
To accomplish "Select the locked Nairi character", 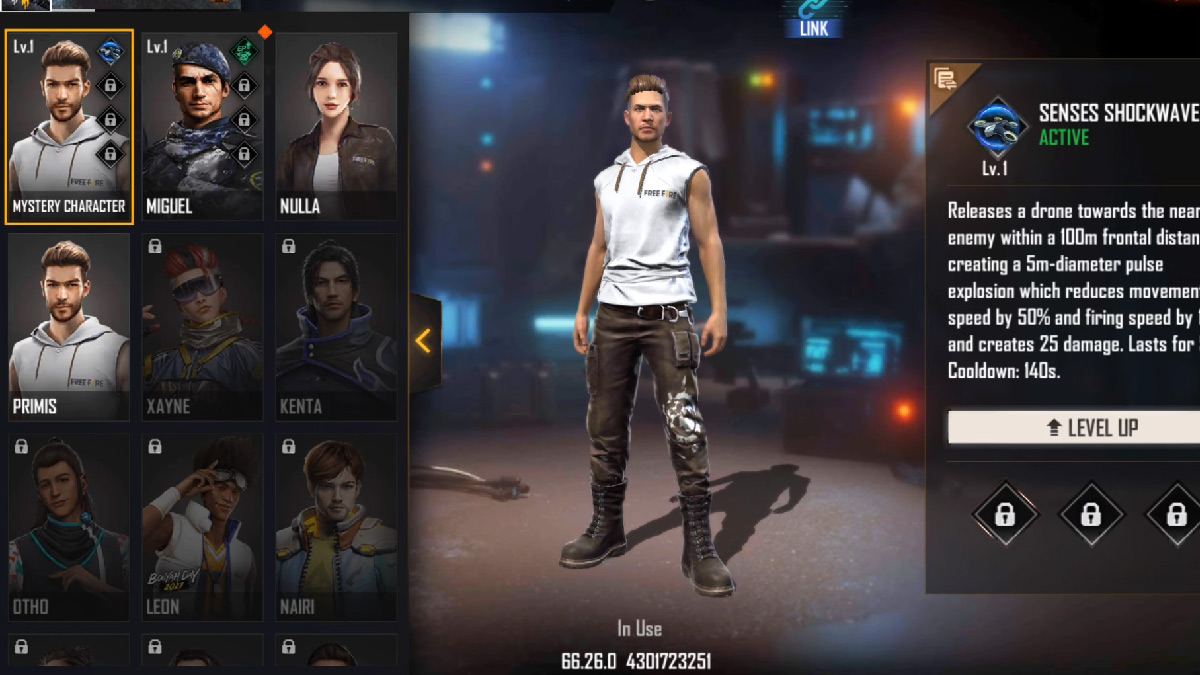I will pos(336,526).
